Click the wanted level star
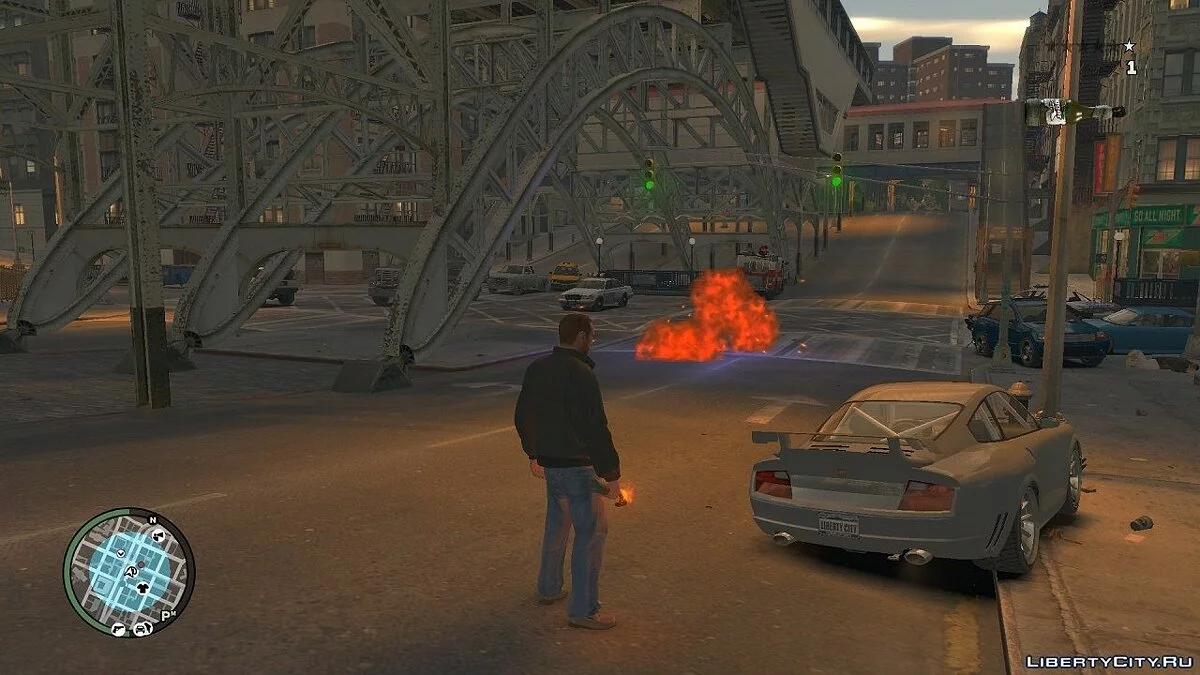This screenshot has height=675, width=1200. click(1130, 46)
